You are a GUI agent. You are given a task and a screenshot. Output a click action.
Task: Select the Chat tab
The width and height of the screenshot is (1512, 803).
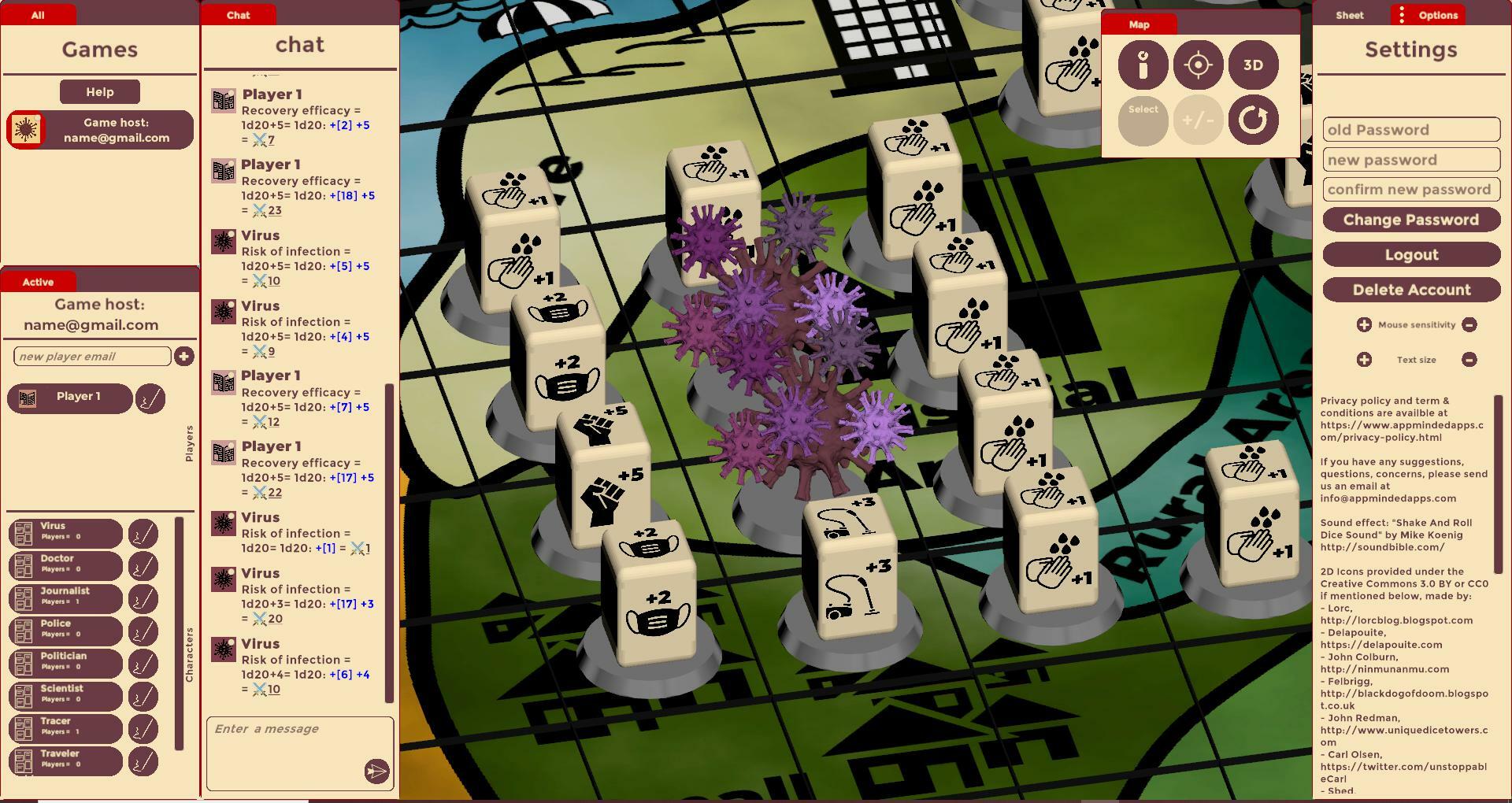(238, 14)
